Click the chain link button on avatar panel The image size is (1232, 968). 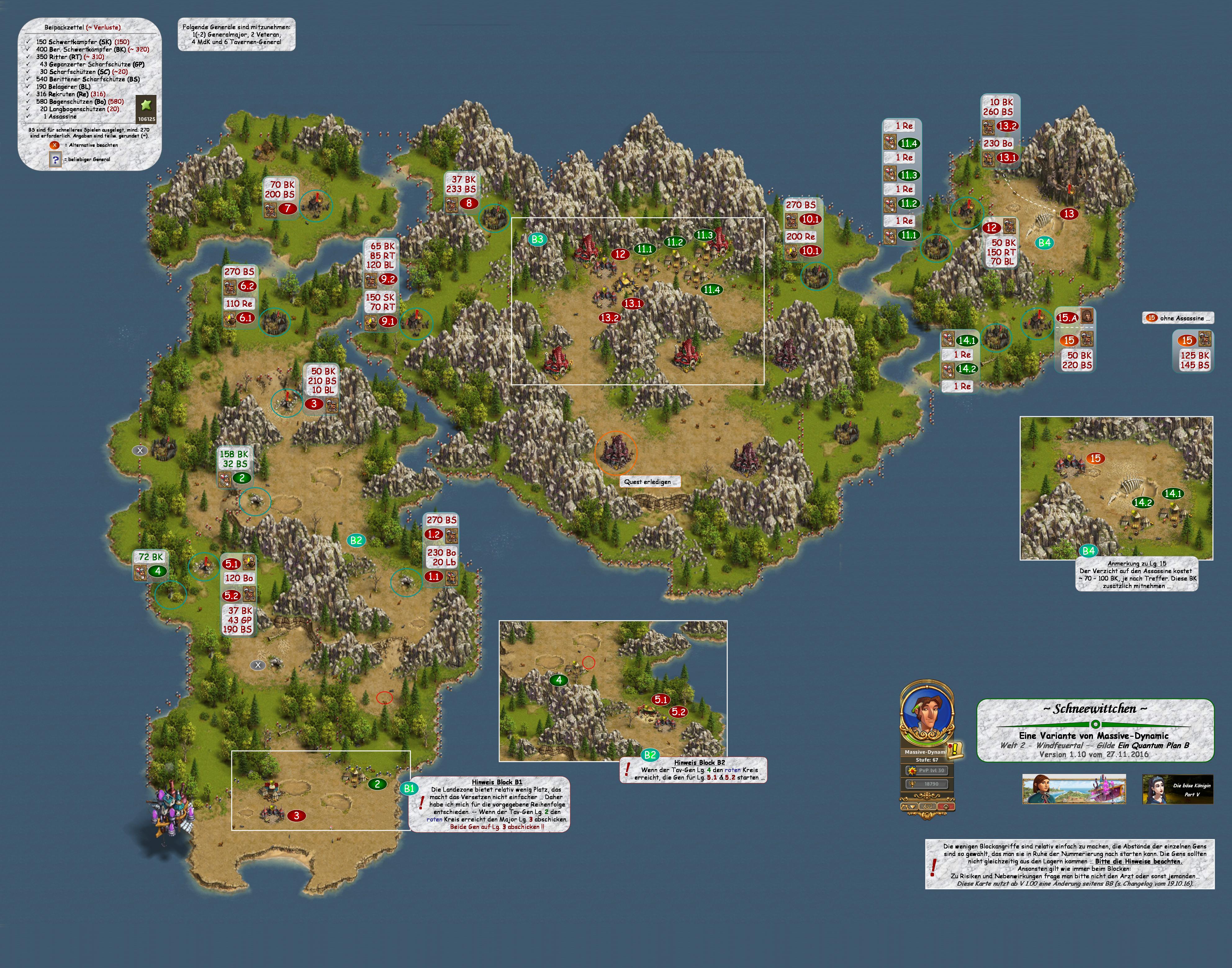(x=927, y=806)
